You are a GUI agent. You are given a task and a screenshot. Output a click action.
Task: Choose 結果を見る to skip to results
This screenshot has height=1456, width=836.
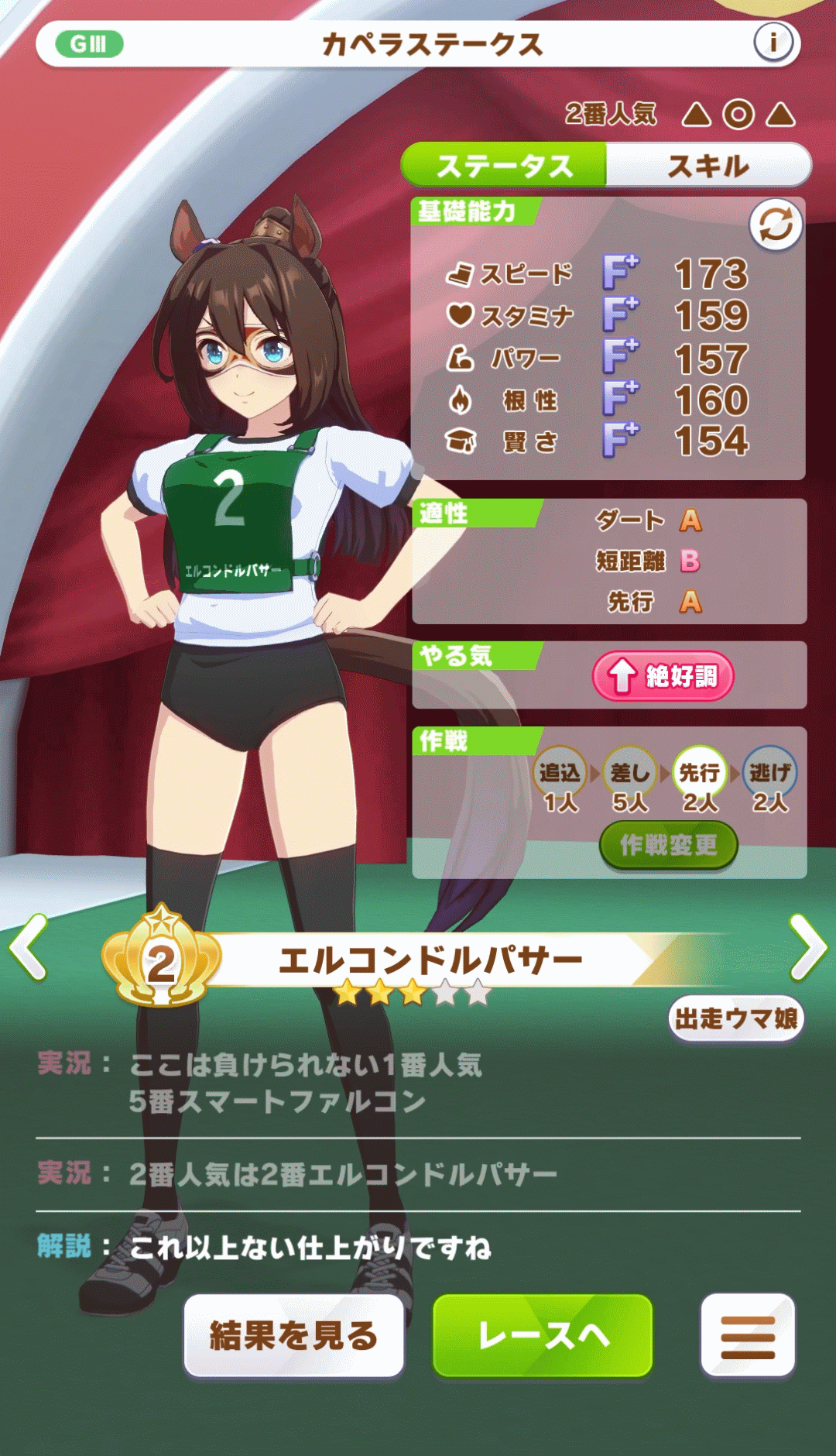tap(294, 1335)
